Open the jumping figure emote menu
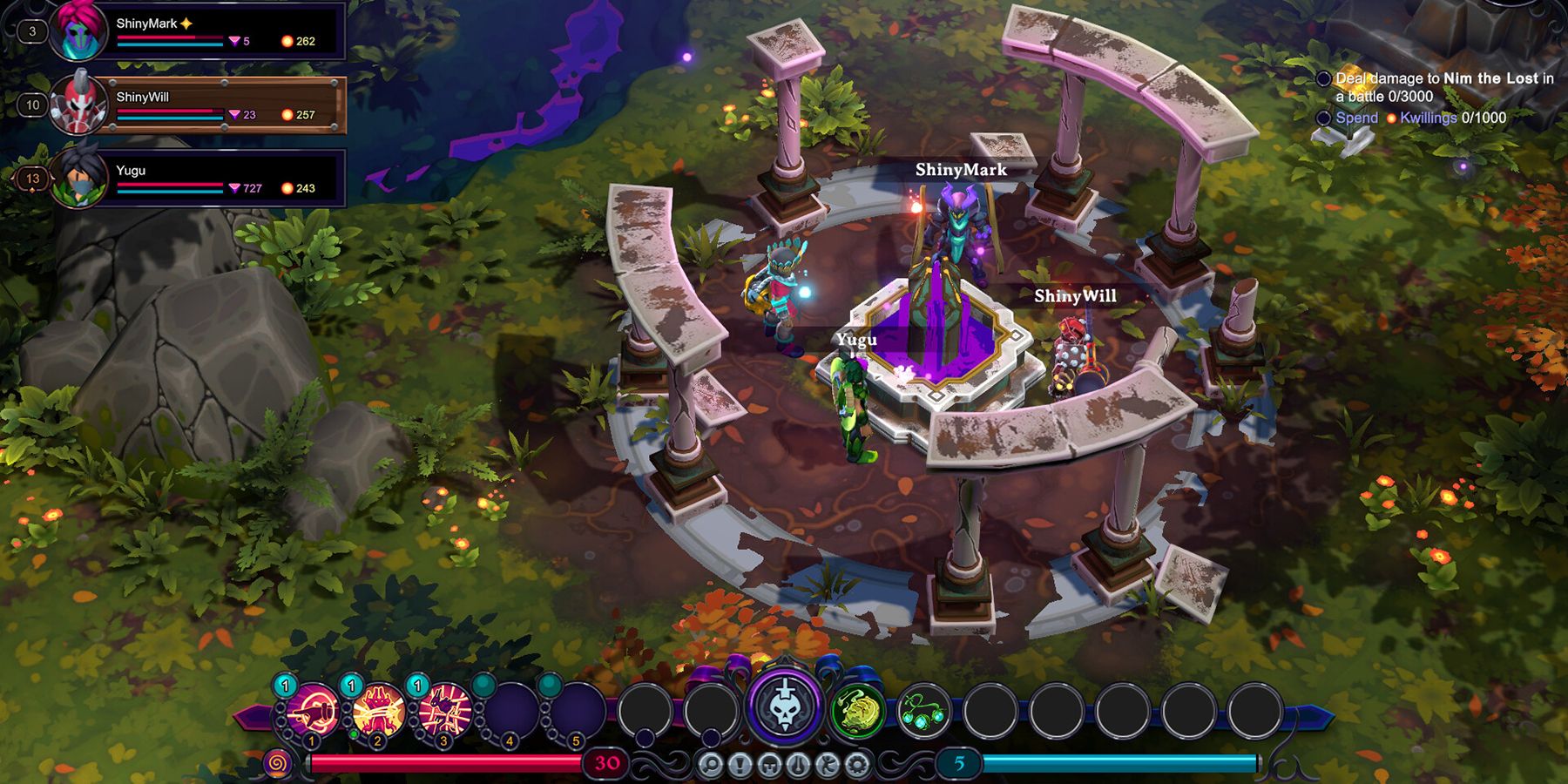Screen dimensions: 1568x784 point(828,766)
